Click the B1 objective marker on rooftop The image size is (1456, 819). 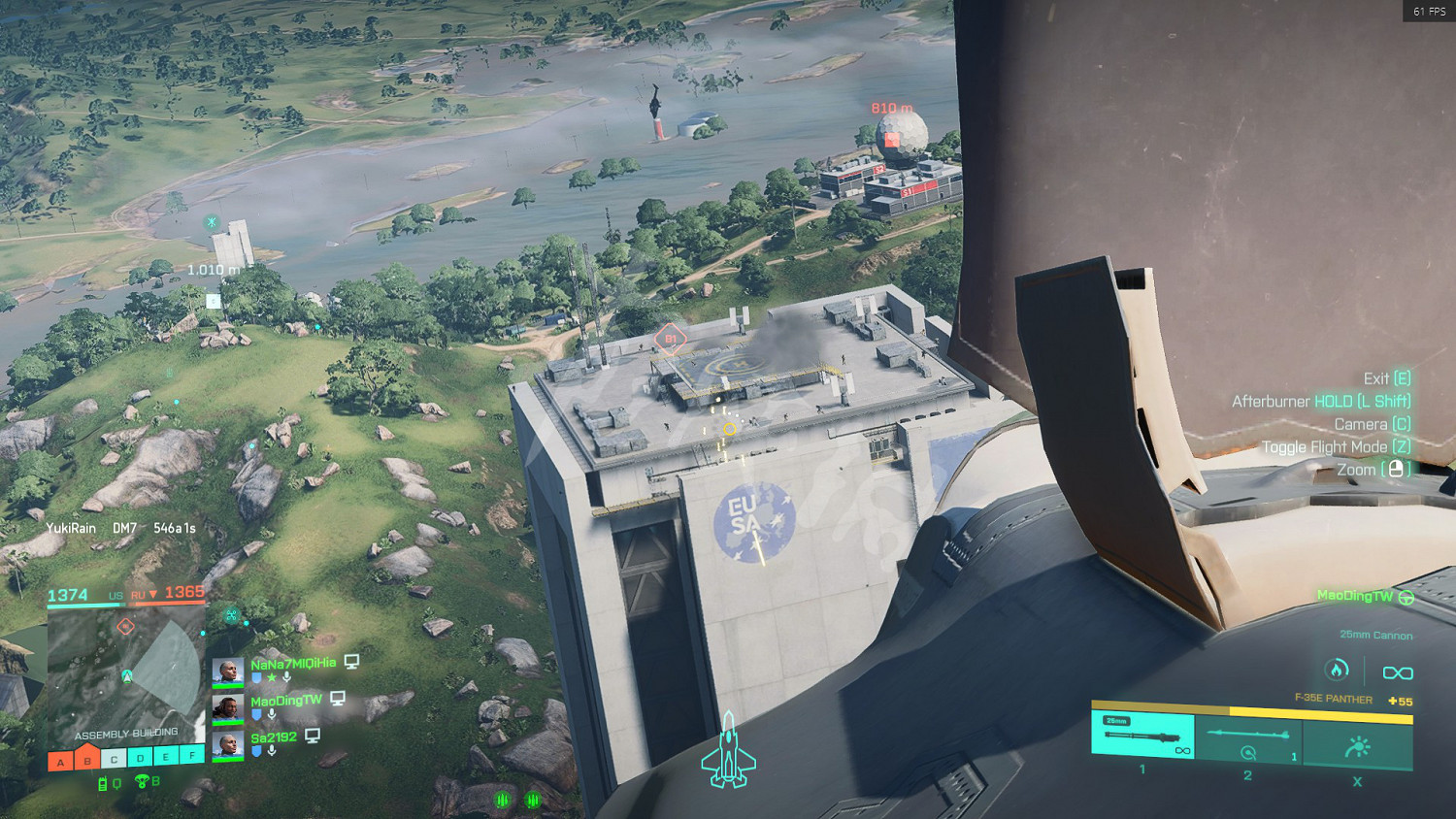(x=670, y=339)
